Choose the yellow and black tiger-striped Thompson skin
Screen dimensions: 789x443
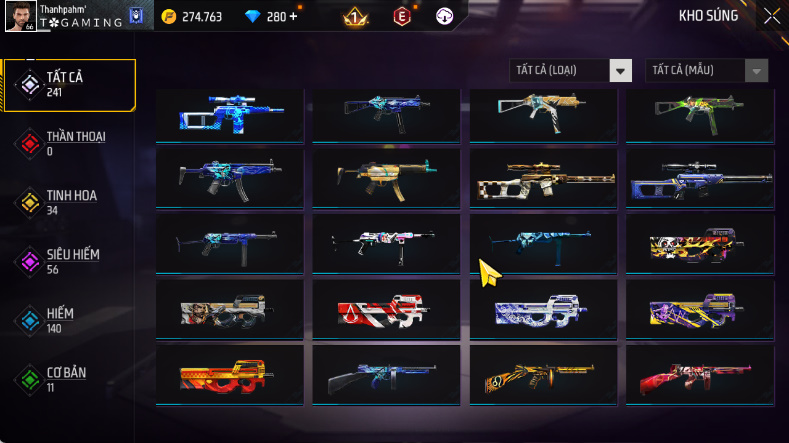pyautogui.click(x=543, y=376)
